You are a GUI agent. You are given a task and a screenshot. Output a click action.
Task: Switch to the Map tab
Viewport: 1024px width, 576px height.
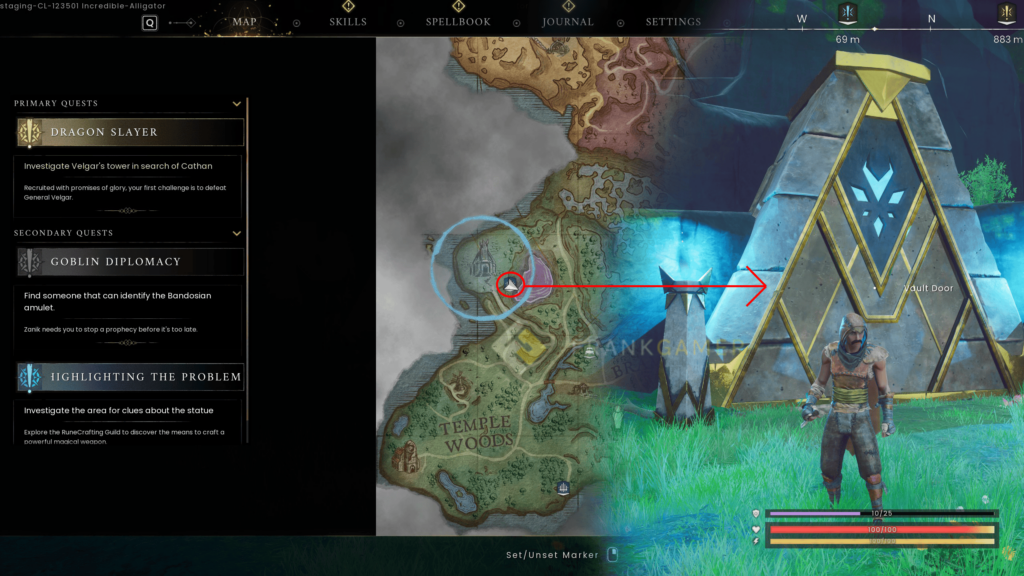(245, 22)
